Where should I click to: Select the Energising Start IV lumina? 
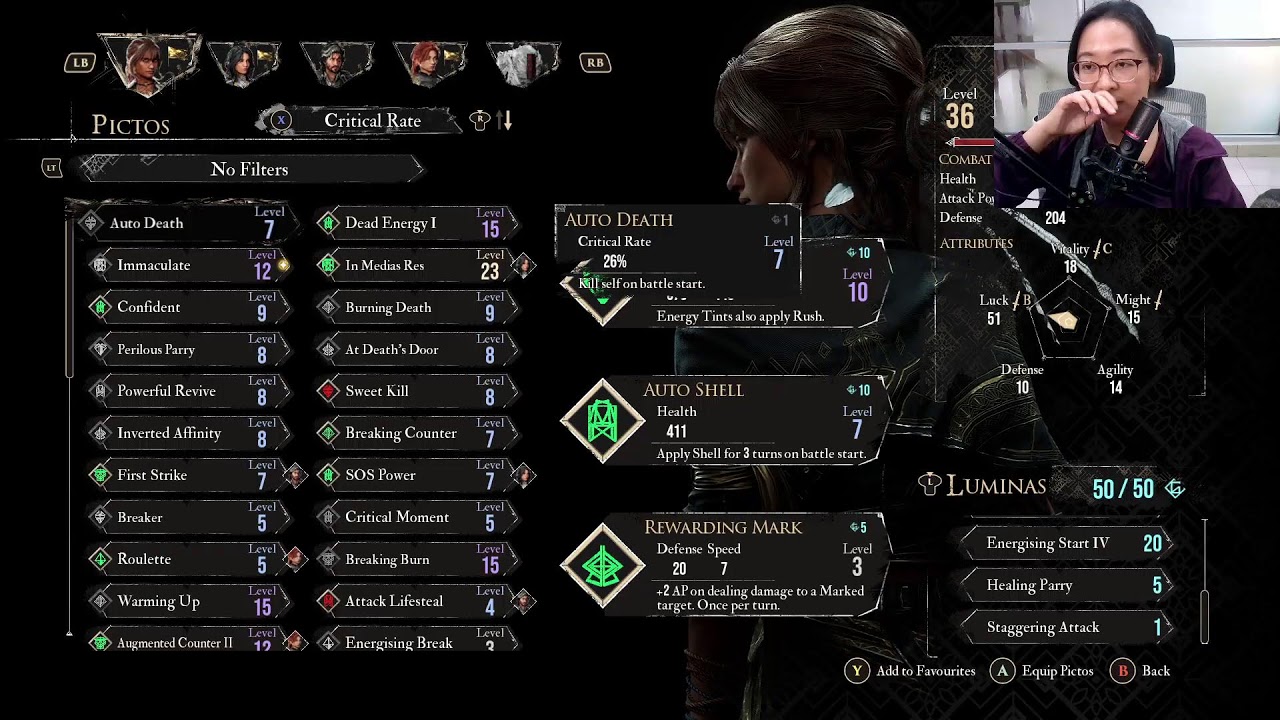pyautogui.click(x=1070, y=543)
